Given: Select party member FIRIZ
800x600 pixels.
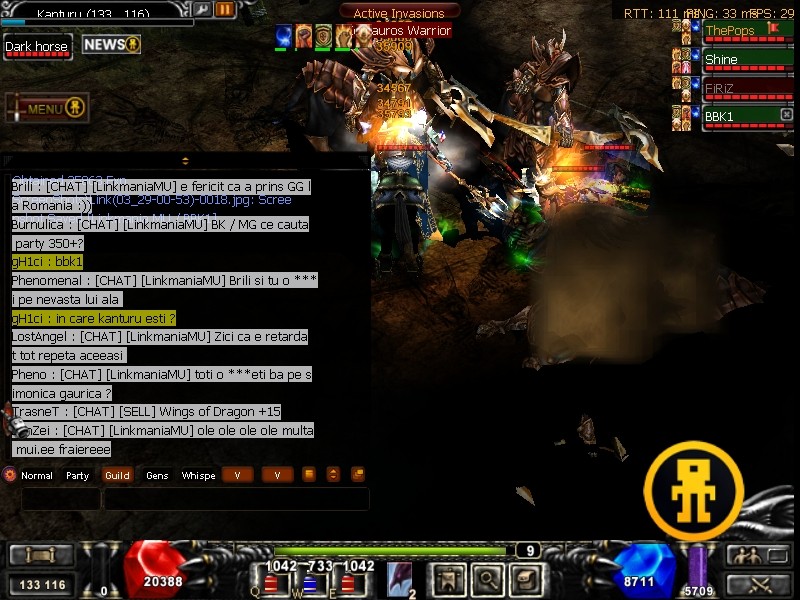Looking at the screenshot, I should pos(738,89).
